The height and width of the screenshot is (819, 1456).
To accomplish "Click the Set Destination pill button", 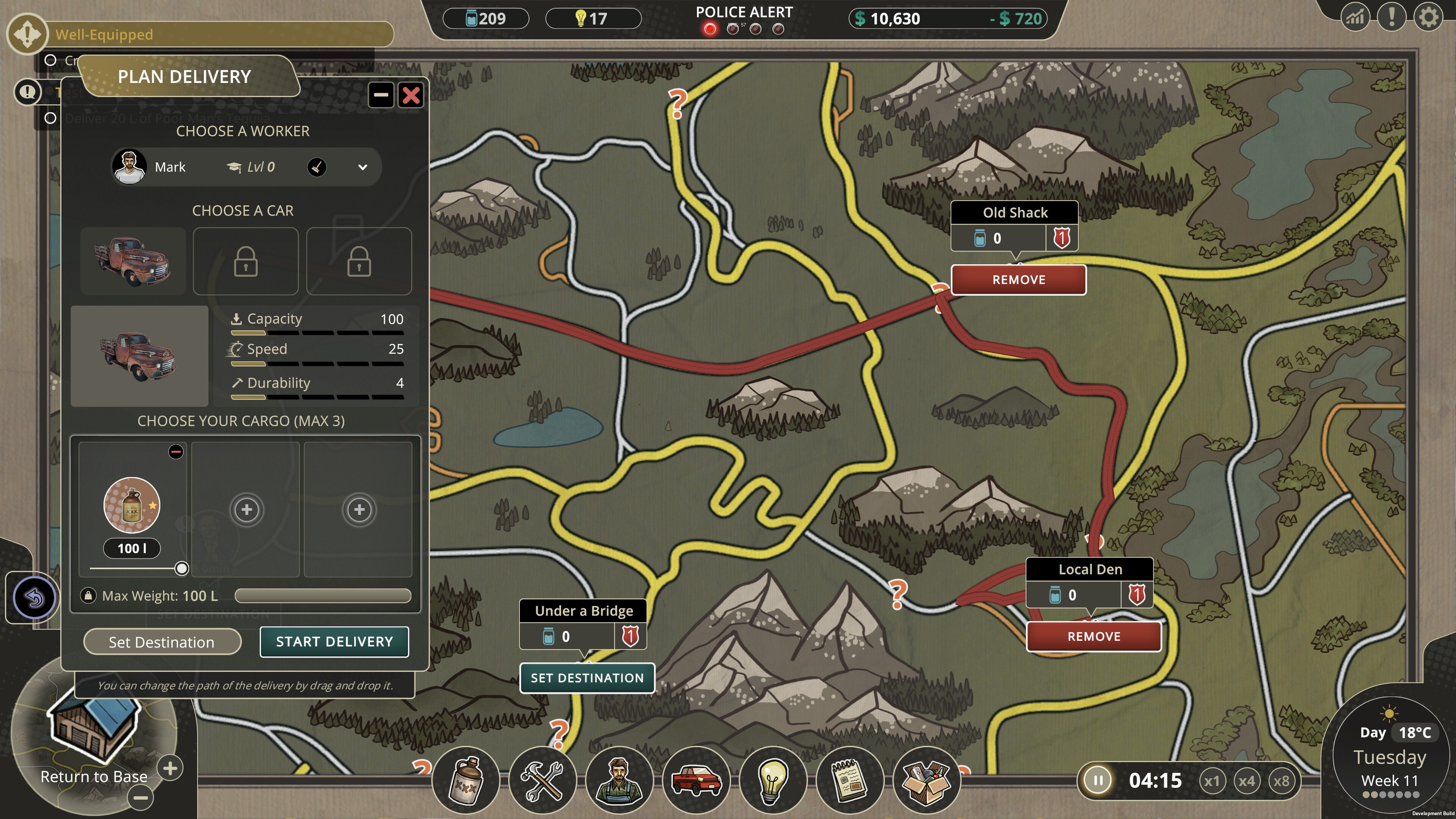I will coord(162,642).
